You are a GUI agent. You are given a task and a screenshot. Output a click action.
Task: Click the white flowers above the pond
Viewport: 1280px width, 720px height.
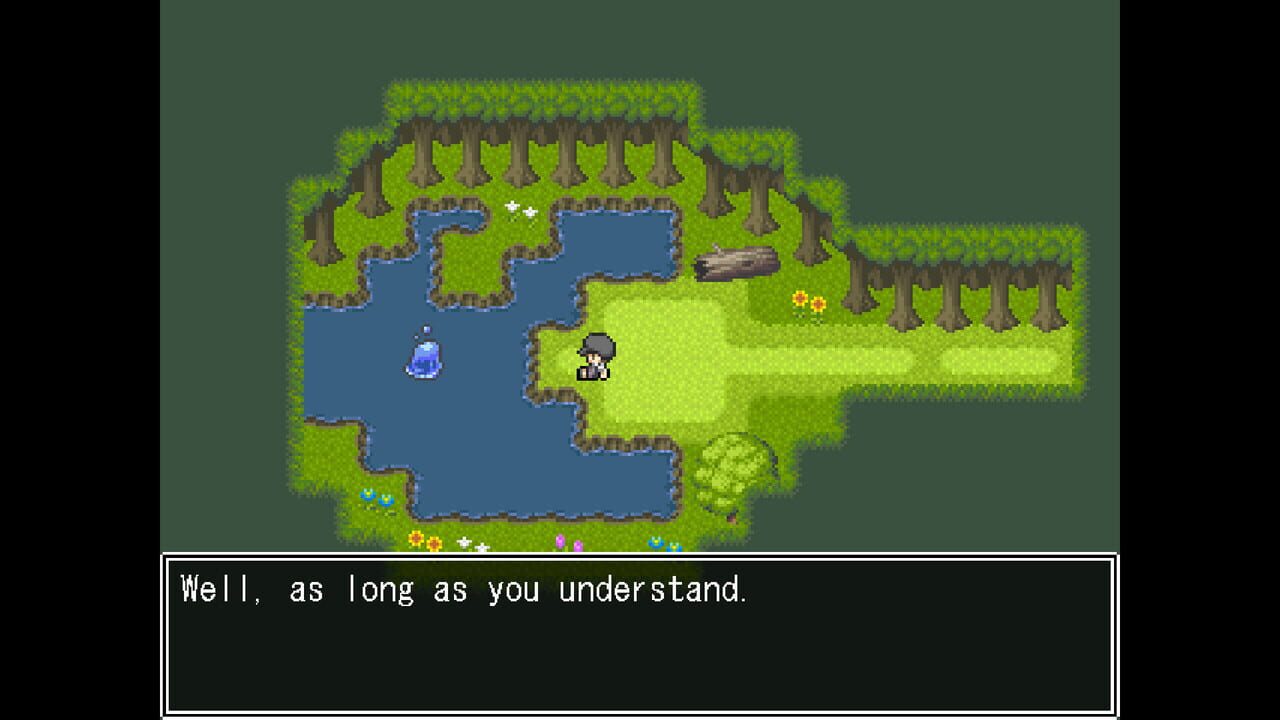pyautogui.click(x=521, y=210)
